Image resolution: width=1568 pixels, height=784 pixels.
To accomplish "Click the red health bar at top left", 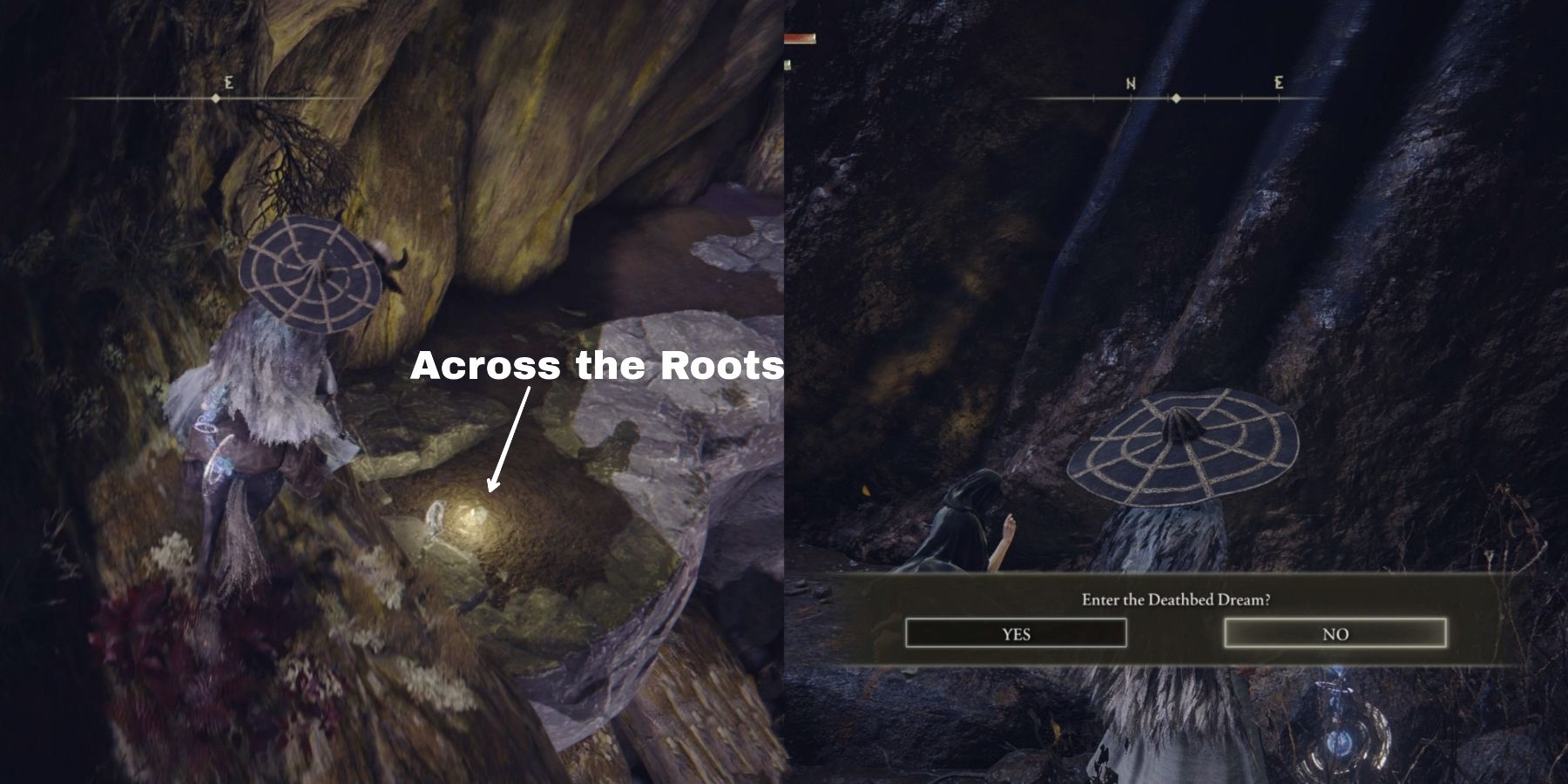I will click(x=799, y=38).
